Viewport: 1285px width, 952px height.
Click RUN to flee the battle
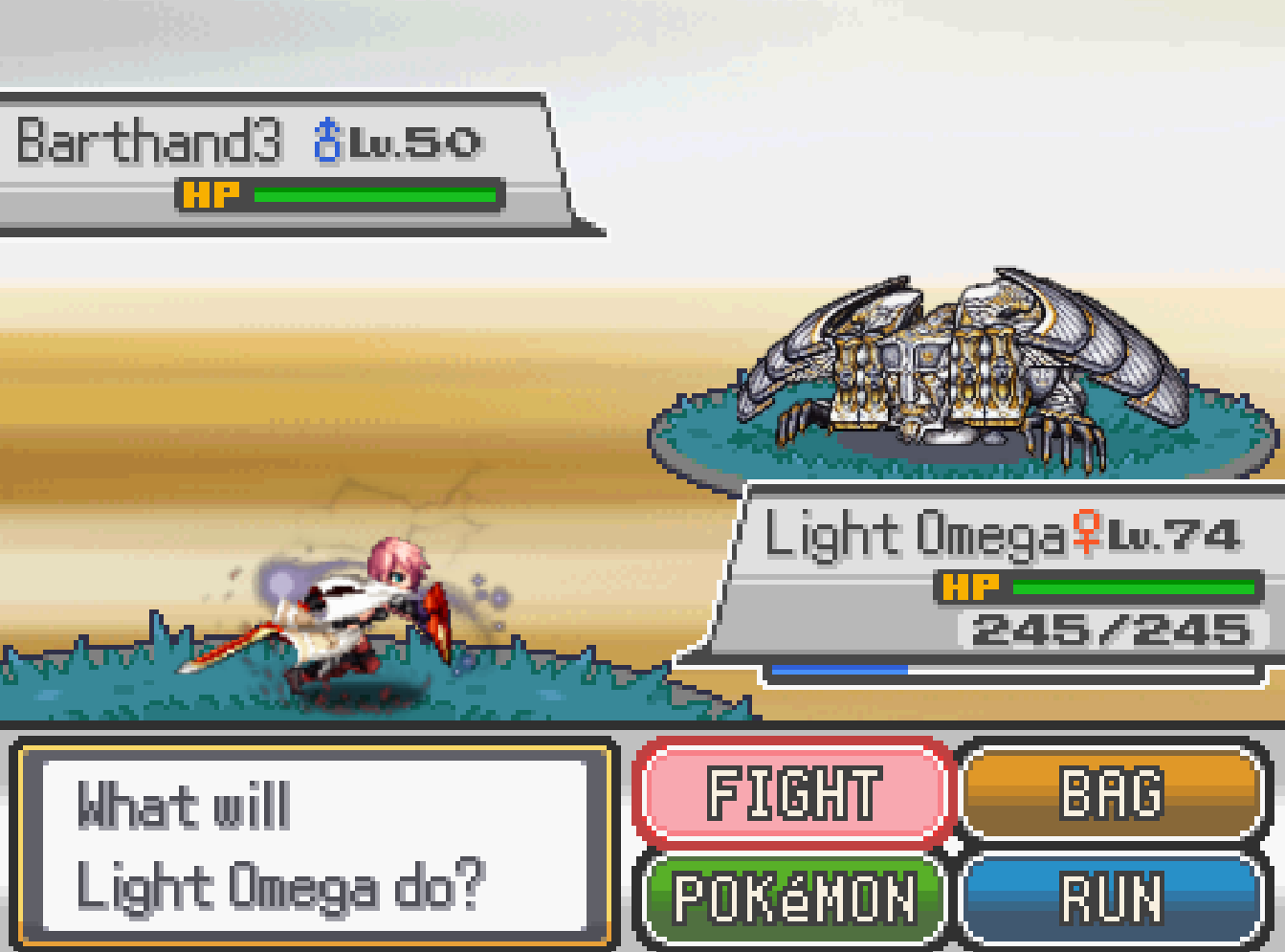[1112, 898]
